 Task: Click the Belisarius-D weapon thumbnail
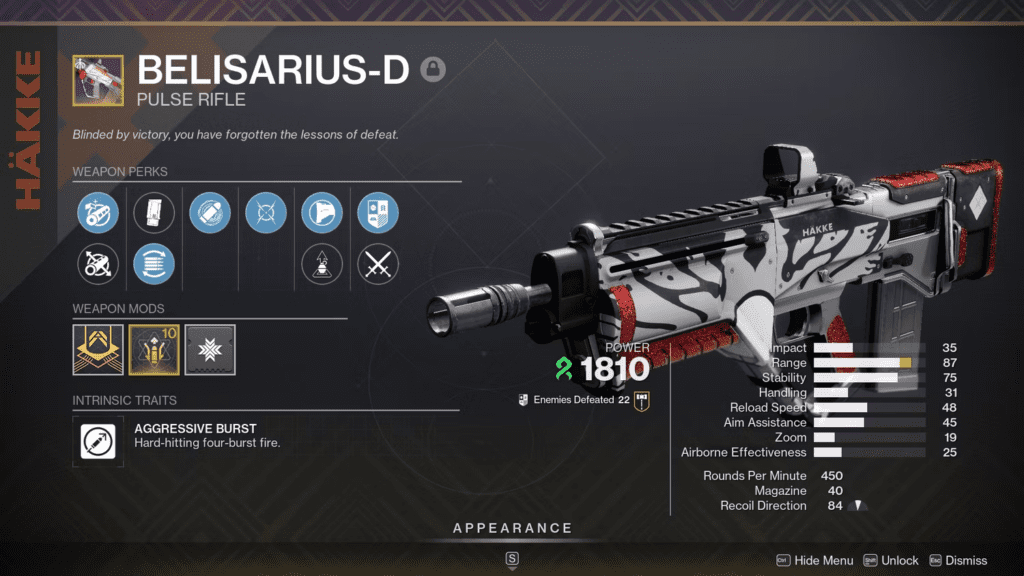coord(98,80)
